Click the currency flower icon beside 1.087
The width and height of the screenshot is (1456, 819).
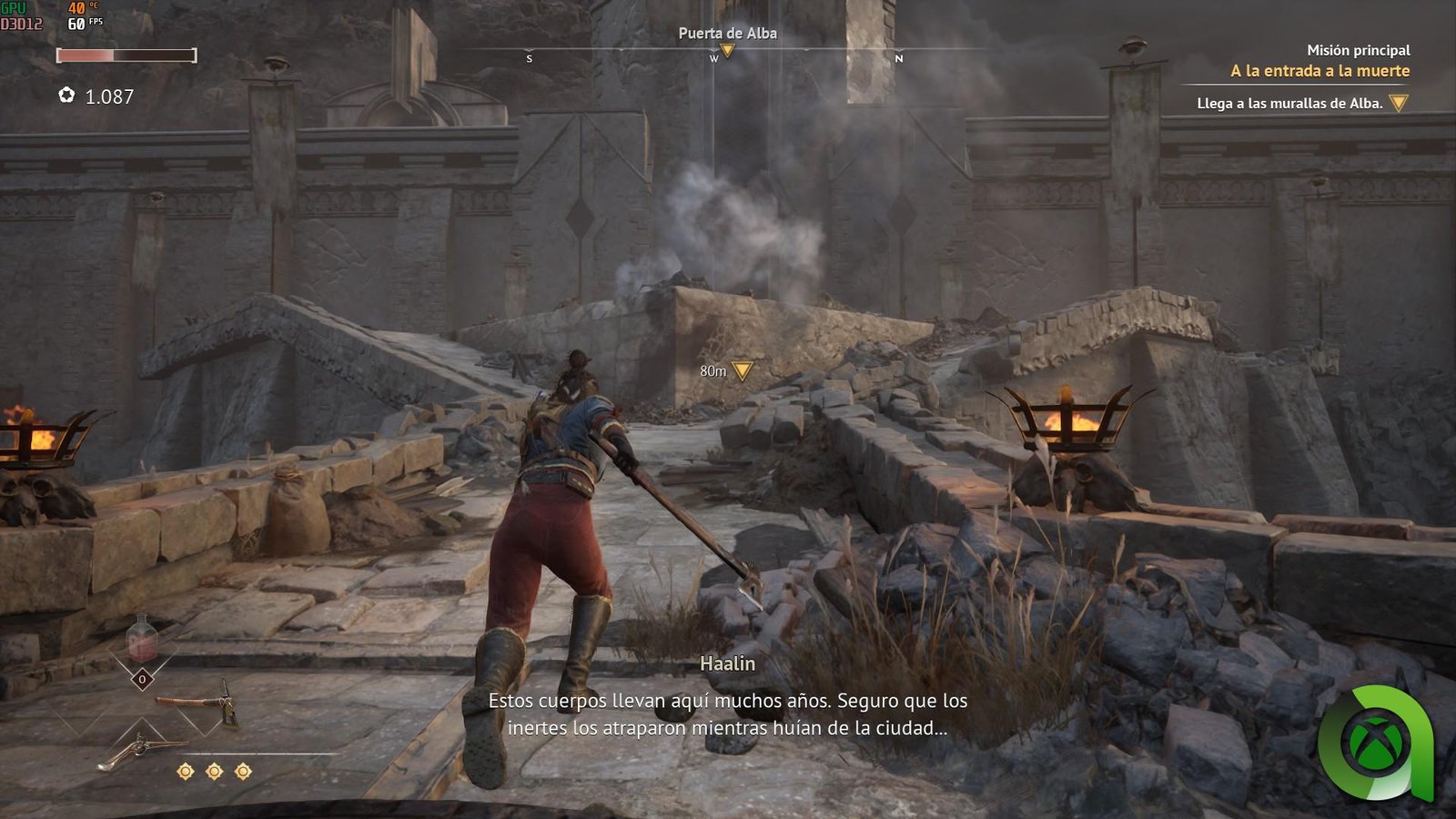point(66,96)
